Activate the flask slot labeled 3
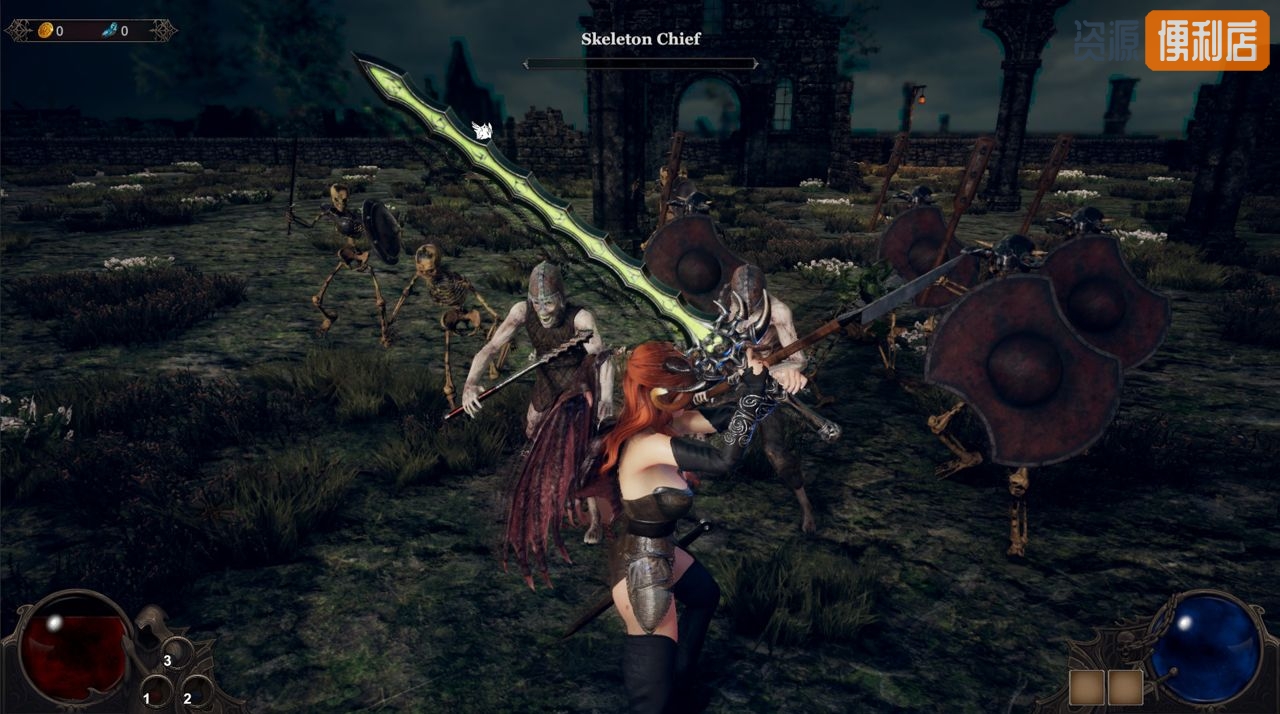This screenshot has height=714, width=1280. (176, 654)
